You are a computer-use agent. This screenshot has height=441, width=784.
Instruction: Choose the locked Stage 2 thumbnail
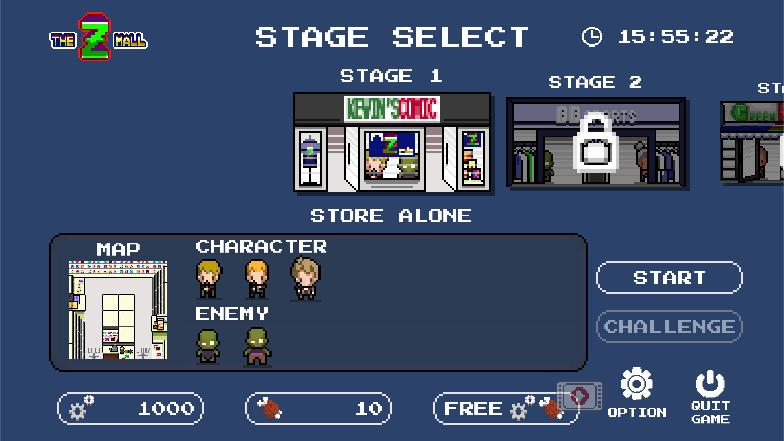(x=596, y=142)
